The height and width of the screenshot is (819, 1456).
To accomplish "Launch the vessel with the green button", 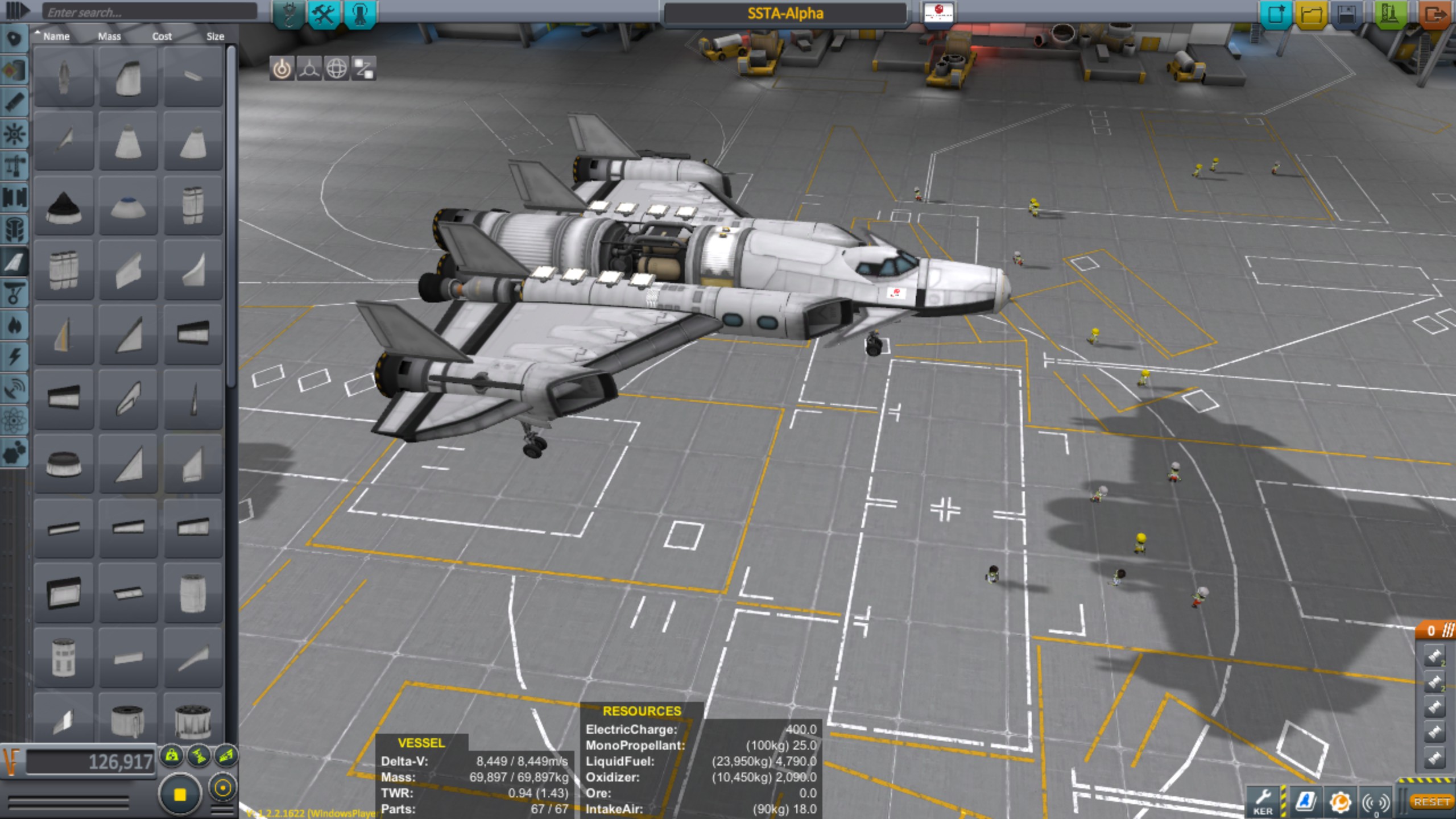I will [x=1389, y=14].
